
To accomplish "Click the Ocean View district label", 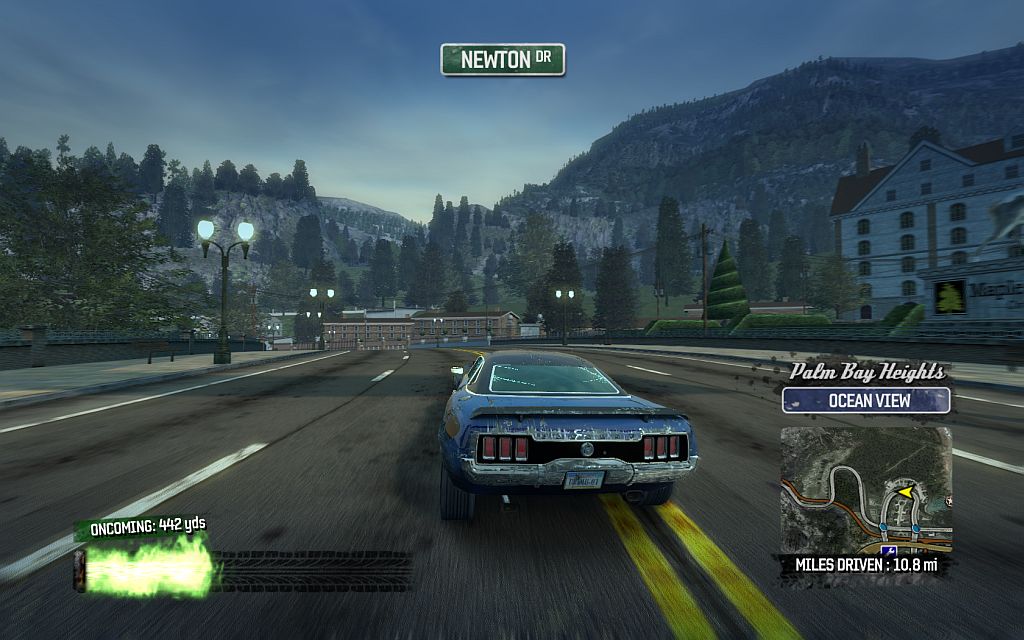I will 866,401.
